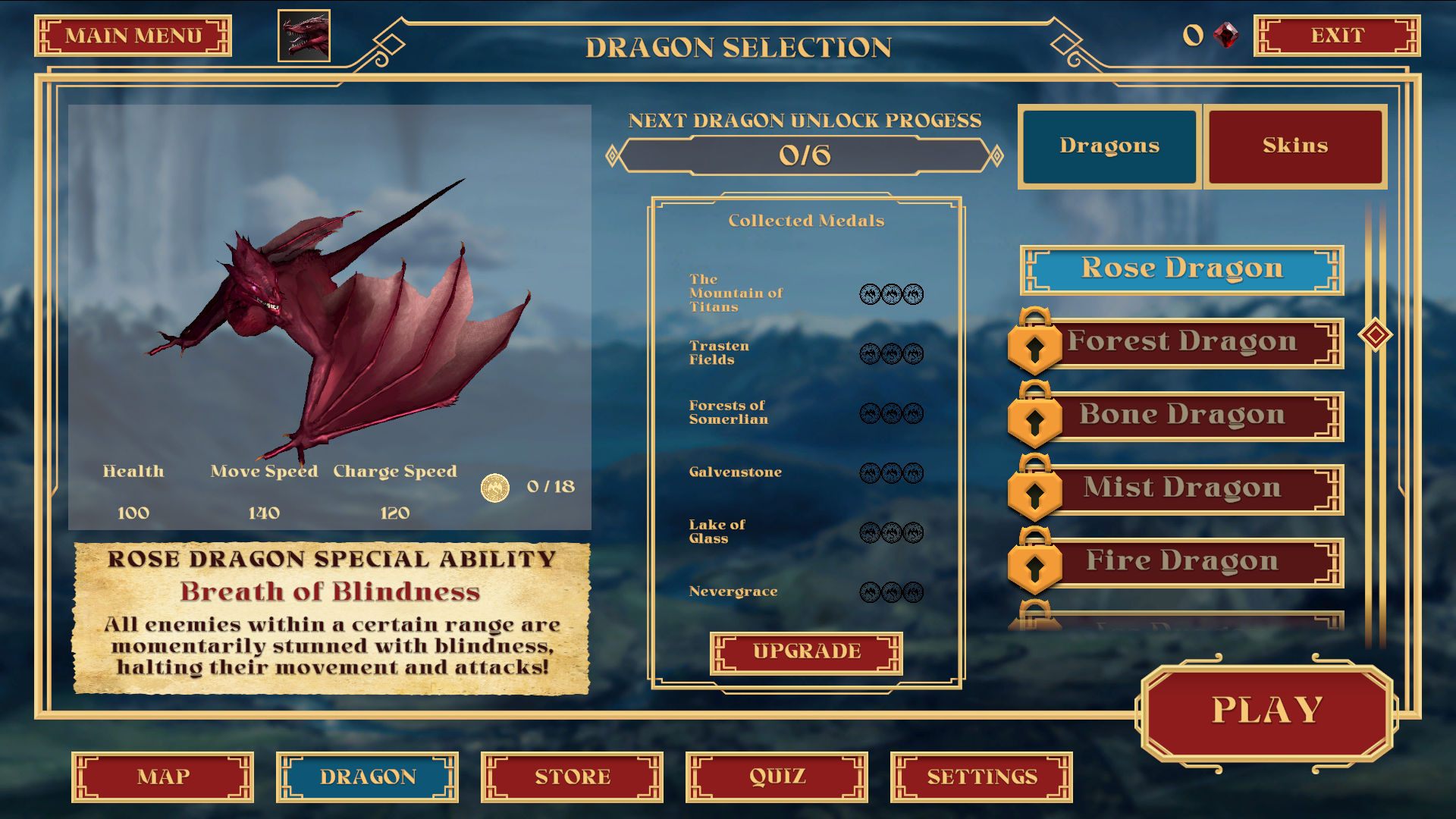The height and width of the screenshot is (819, 1456).
Task: Start the game with Play
Action: [x=1266, y=711]
